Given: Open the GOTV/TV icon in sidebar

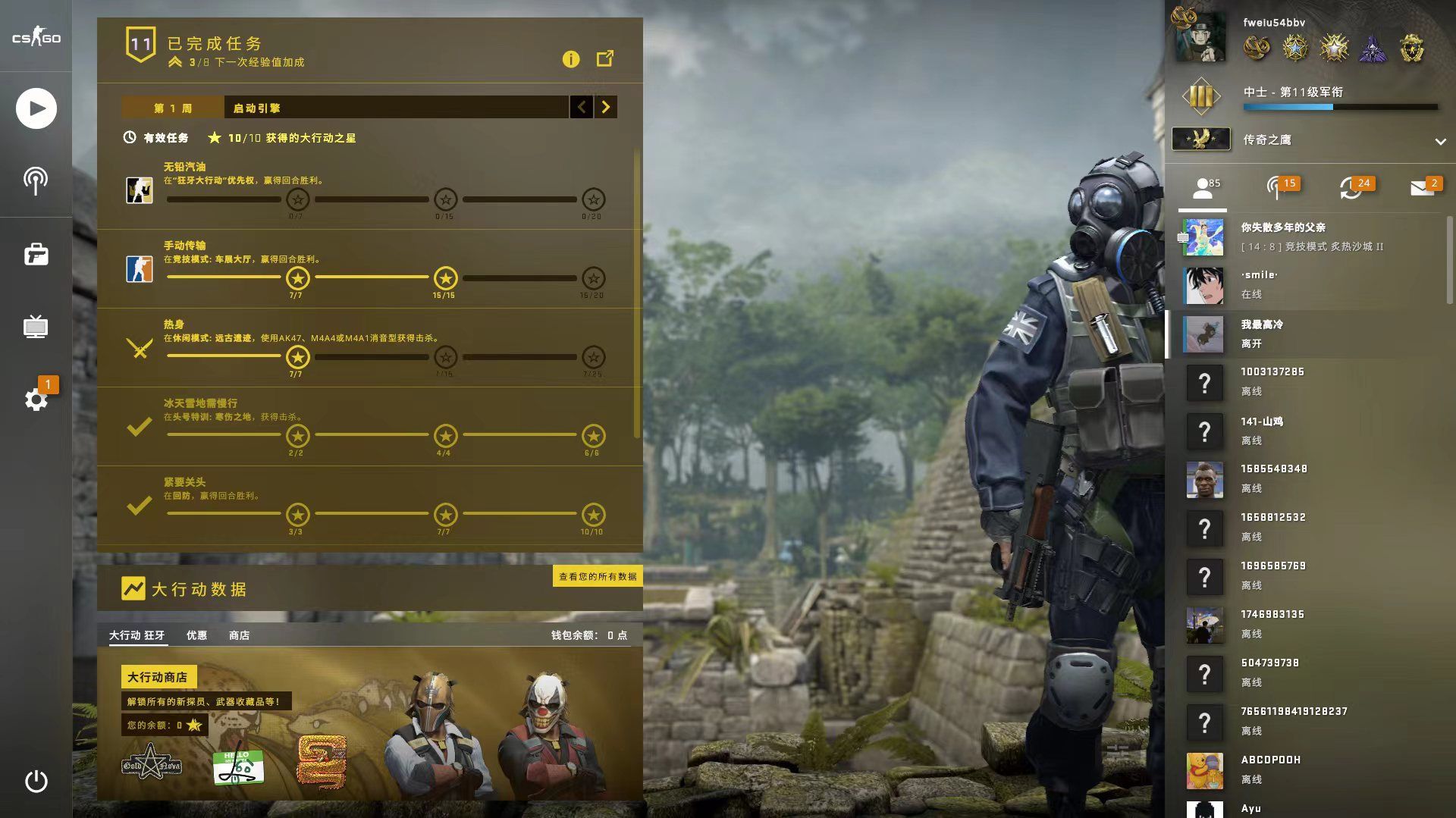Looking at the screenshot, I should coord(36,328).
